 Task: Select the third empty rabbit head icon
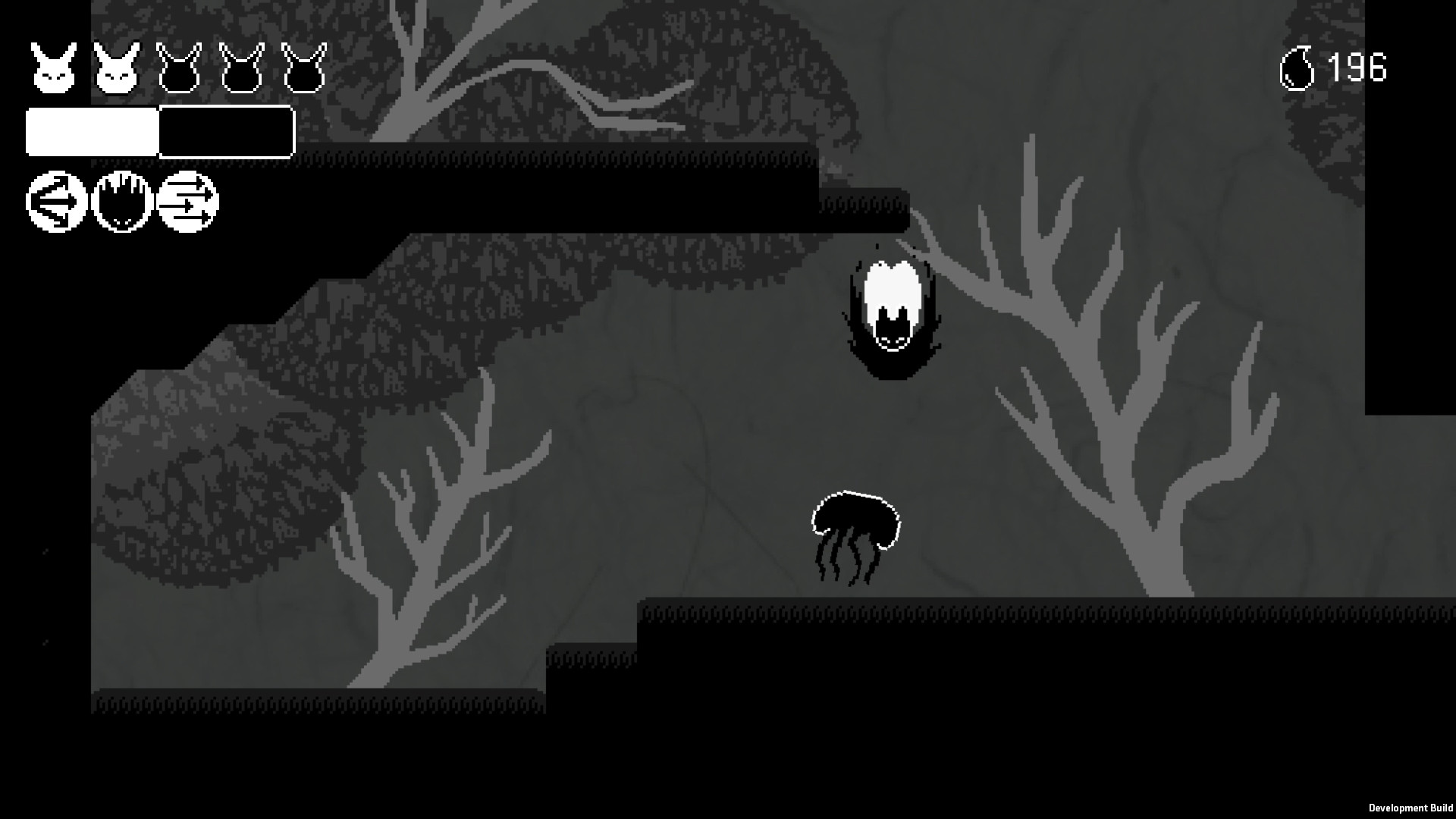tap(179, 67)
